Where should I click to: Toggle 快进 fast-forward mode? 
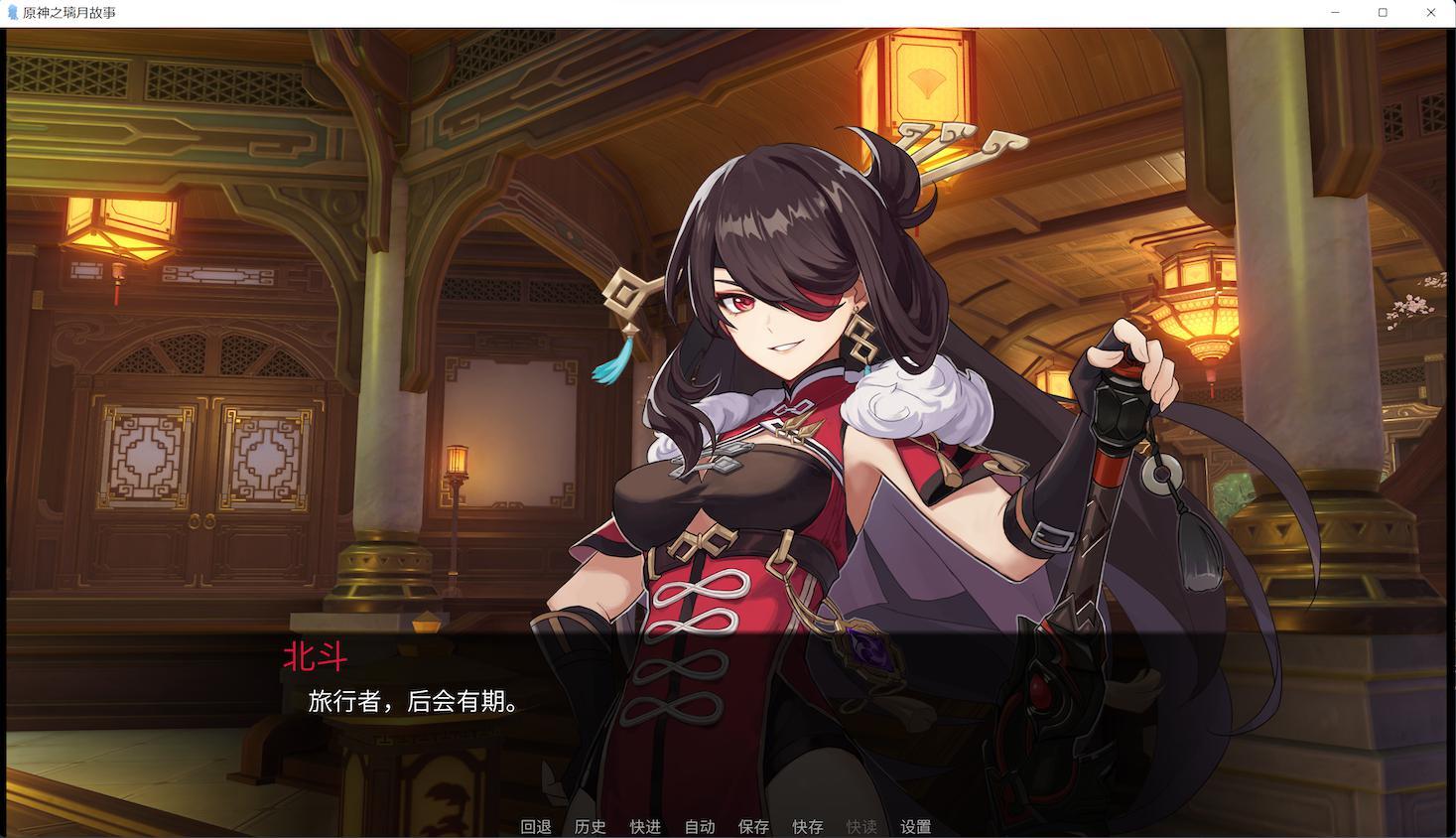coord(643,825)
